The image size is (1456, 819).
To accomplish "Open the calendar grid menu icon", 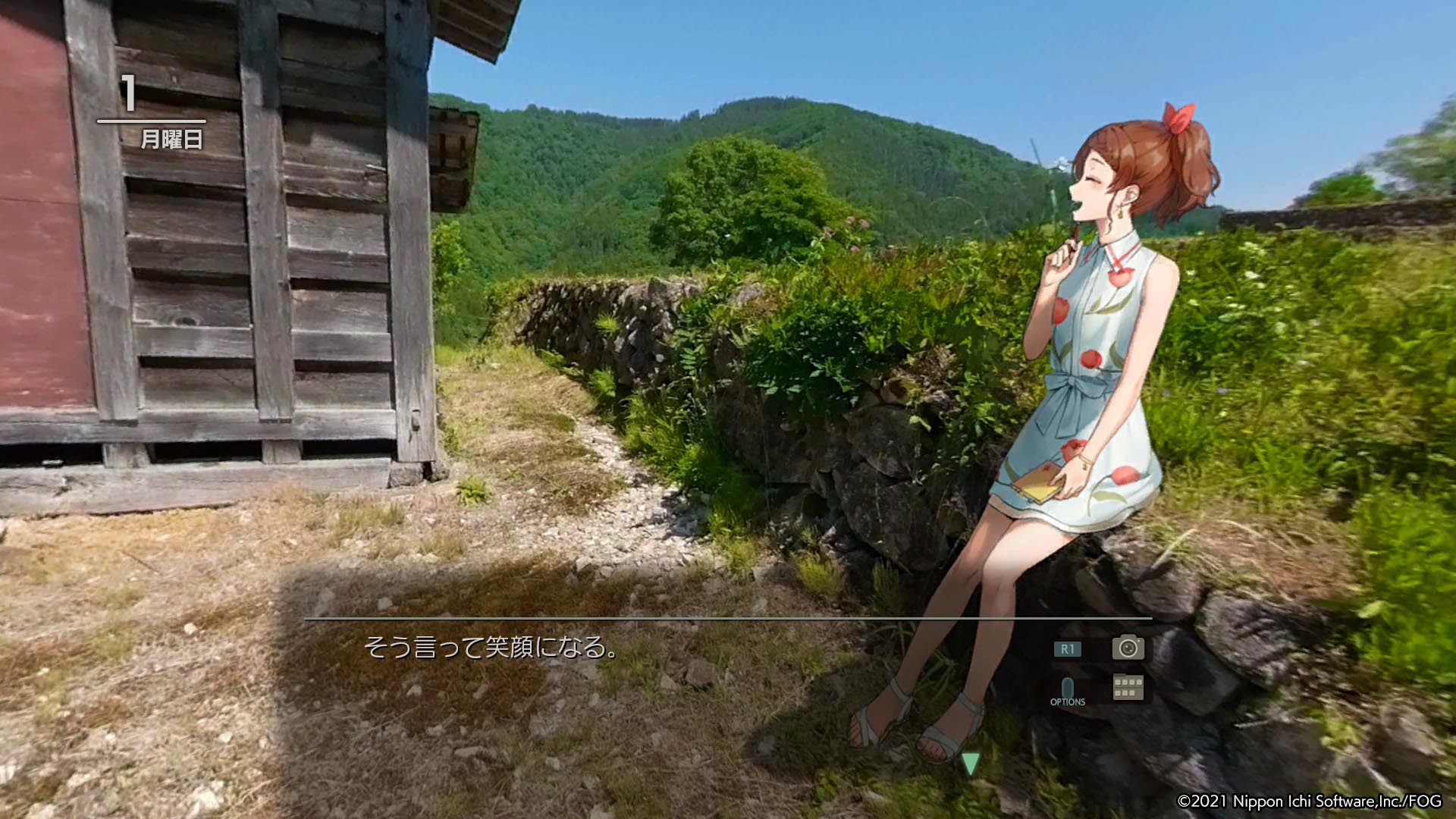I will point(1128,687).
